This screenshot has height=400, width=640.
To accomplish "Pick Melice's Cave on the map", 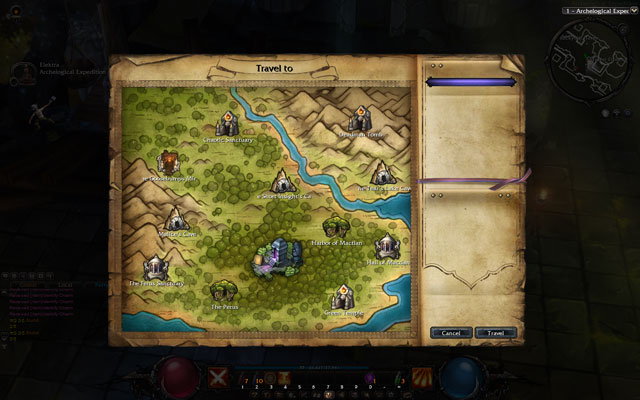I will click(177, 220).
